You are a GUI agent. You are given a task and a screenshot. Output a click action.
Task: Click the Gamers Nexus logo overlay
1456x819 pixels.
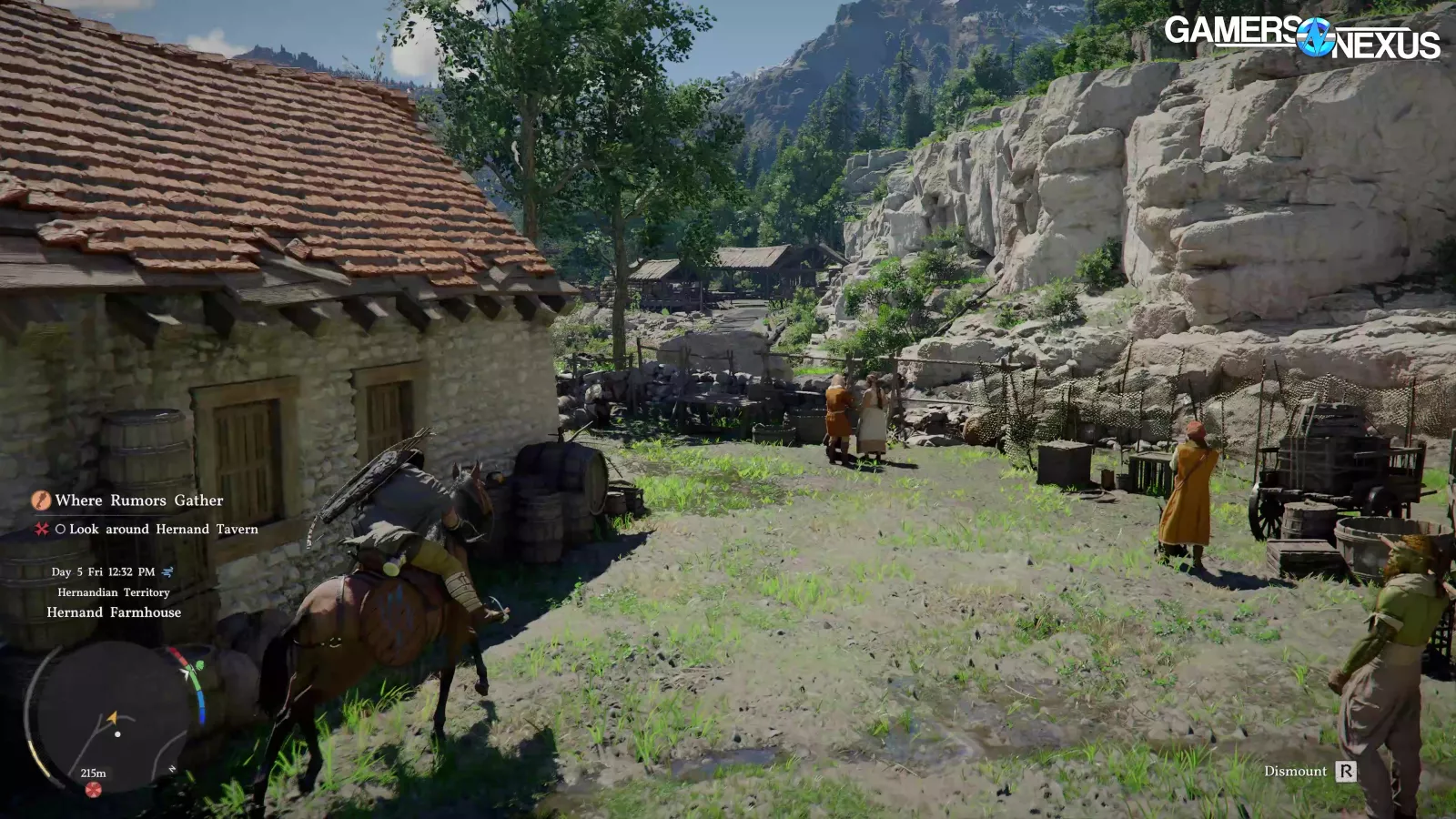tap(1301, 37)
